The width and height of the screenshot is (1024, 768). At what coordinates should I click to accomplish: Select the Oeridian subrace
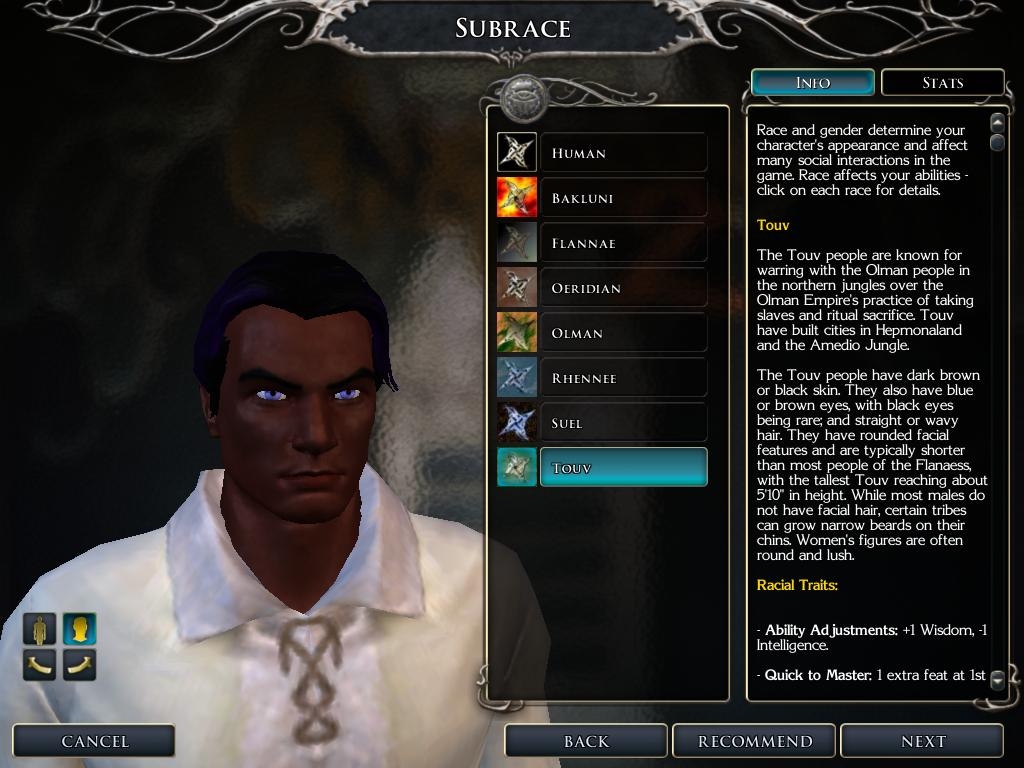tap(622, 288)
